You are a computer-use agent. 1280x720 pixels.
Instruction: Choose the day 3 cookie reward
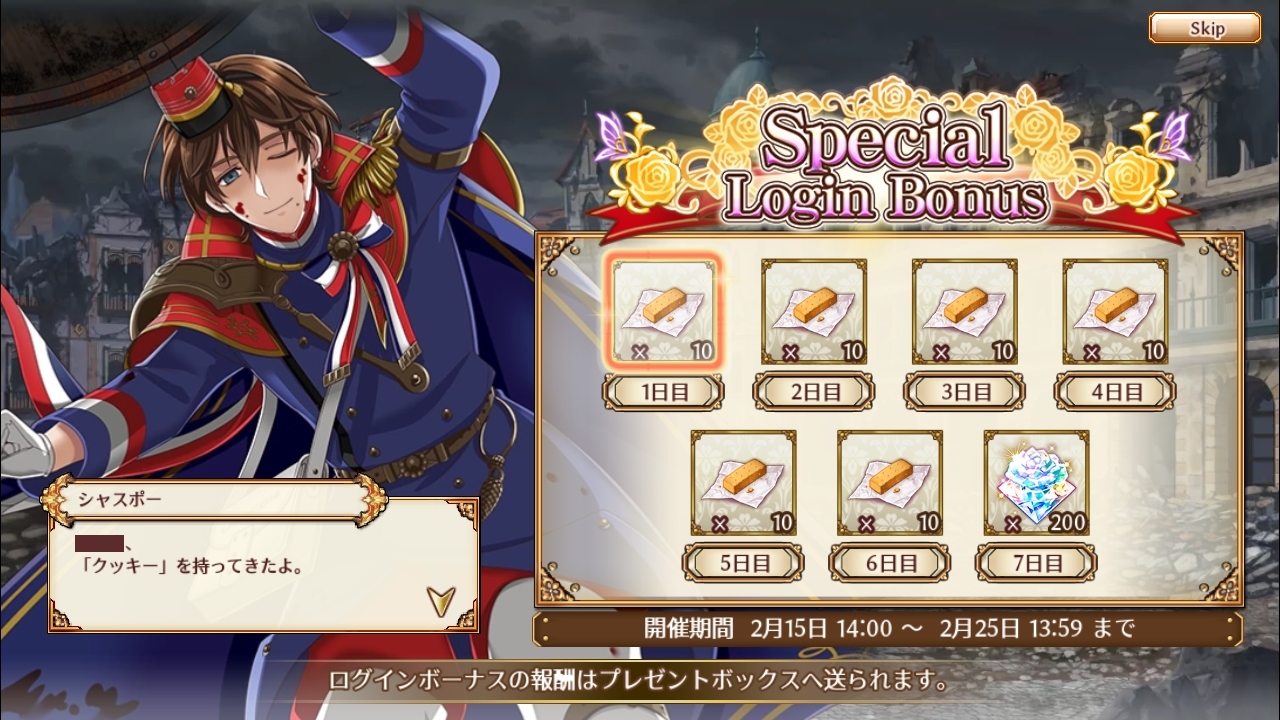(x=965, y=312)
